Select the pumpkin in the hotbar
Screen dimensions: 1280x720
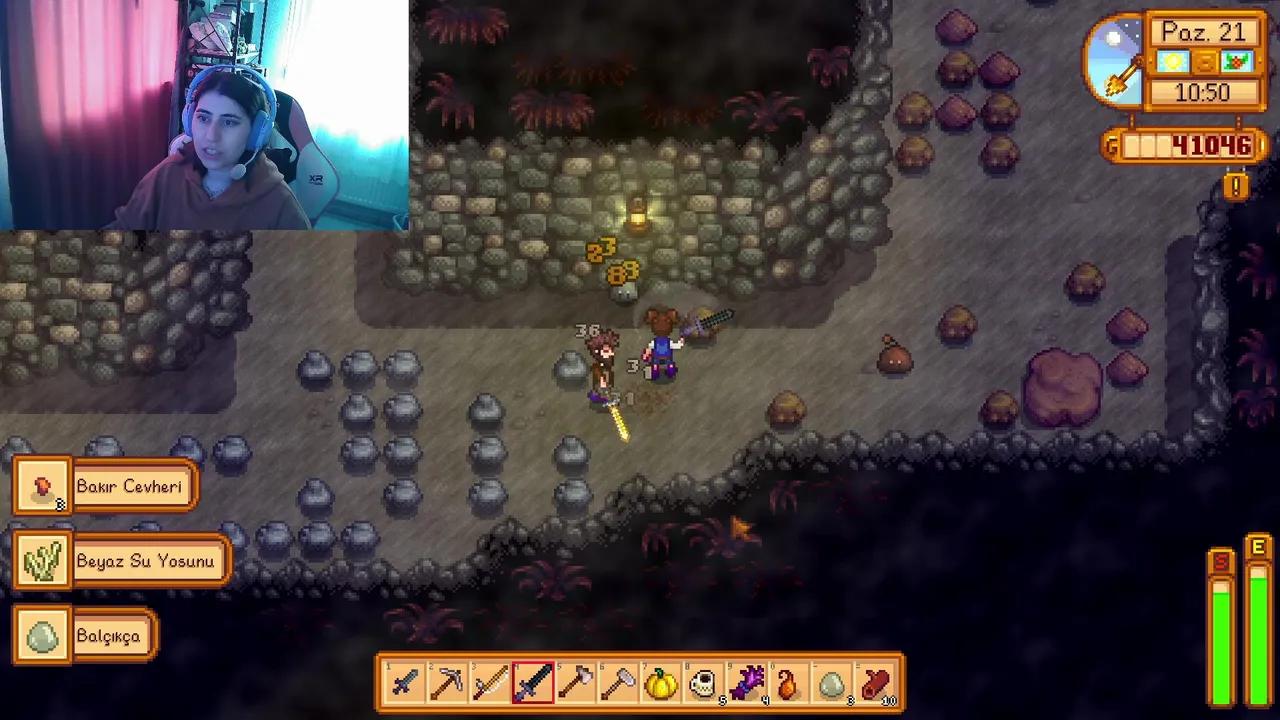coord(661,684)
